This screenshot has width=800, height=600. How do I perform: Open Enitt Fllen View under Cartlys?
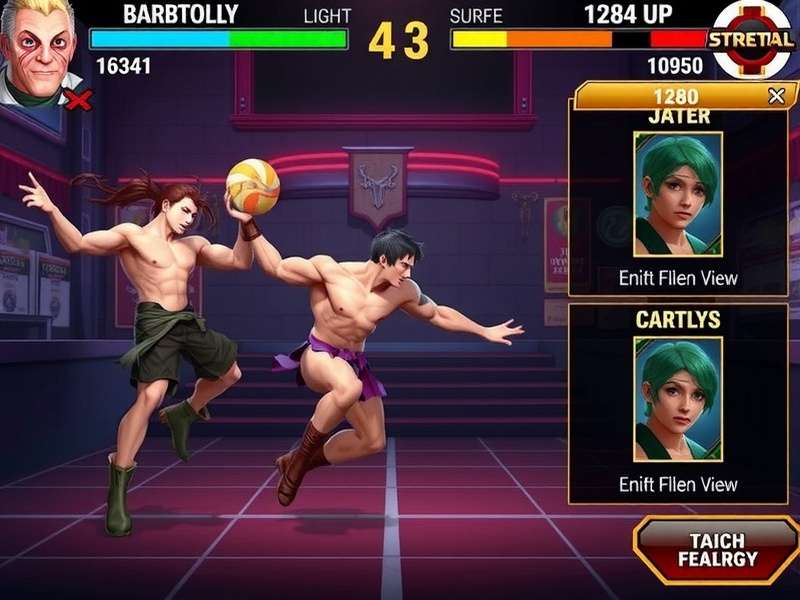pos(677,484)
